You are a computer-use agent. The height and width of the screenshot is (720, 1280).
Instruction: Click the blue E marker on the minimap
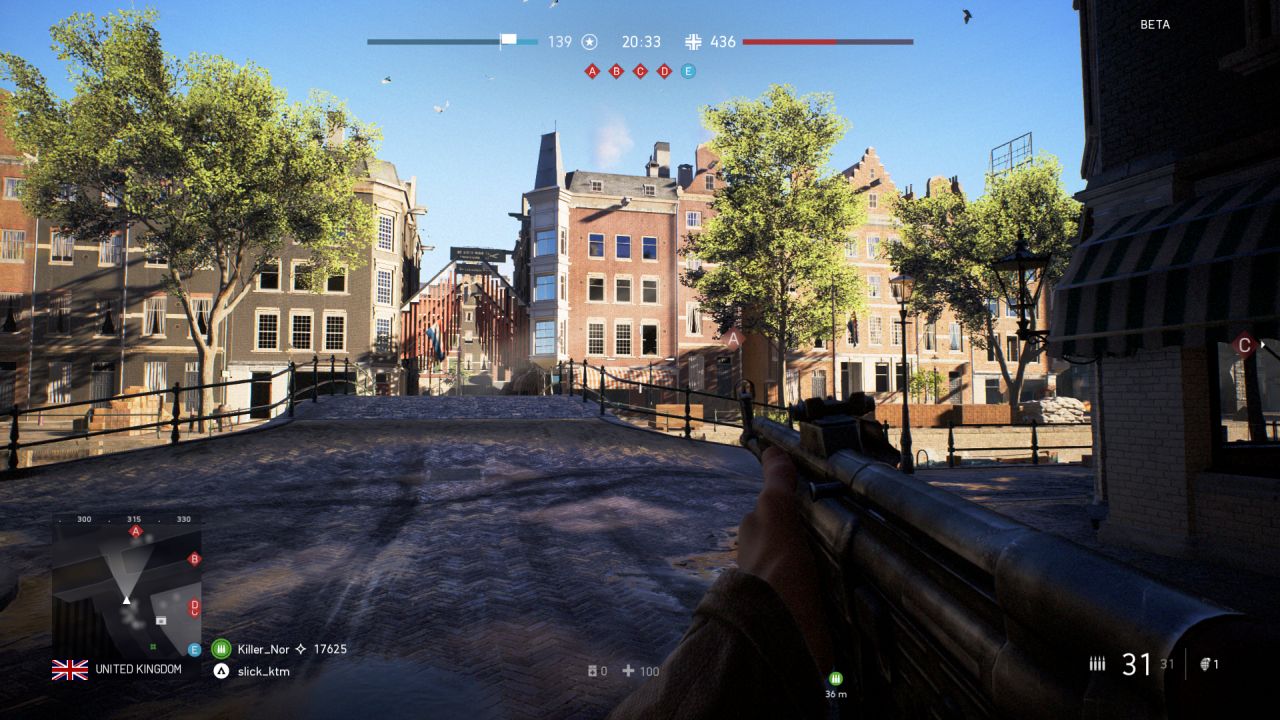195,649
